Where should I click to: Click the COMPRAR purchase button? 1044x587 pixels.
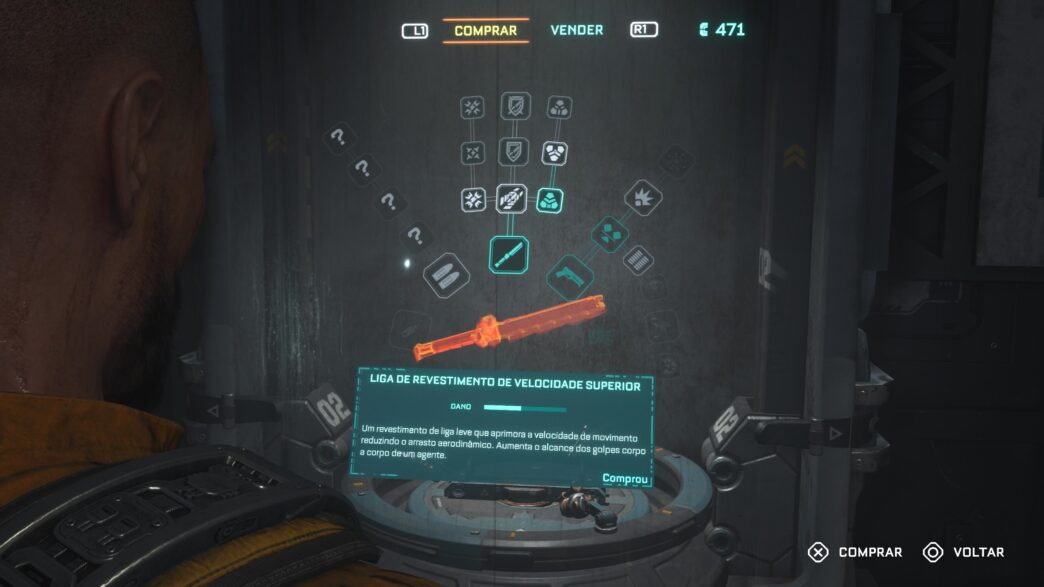point(858,552)
